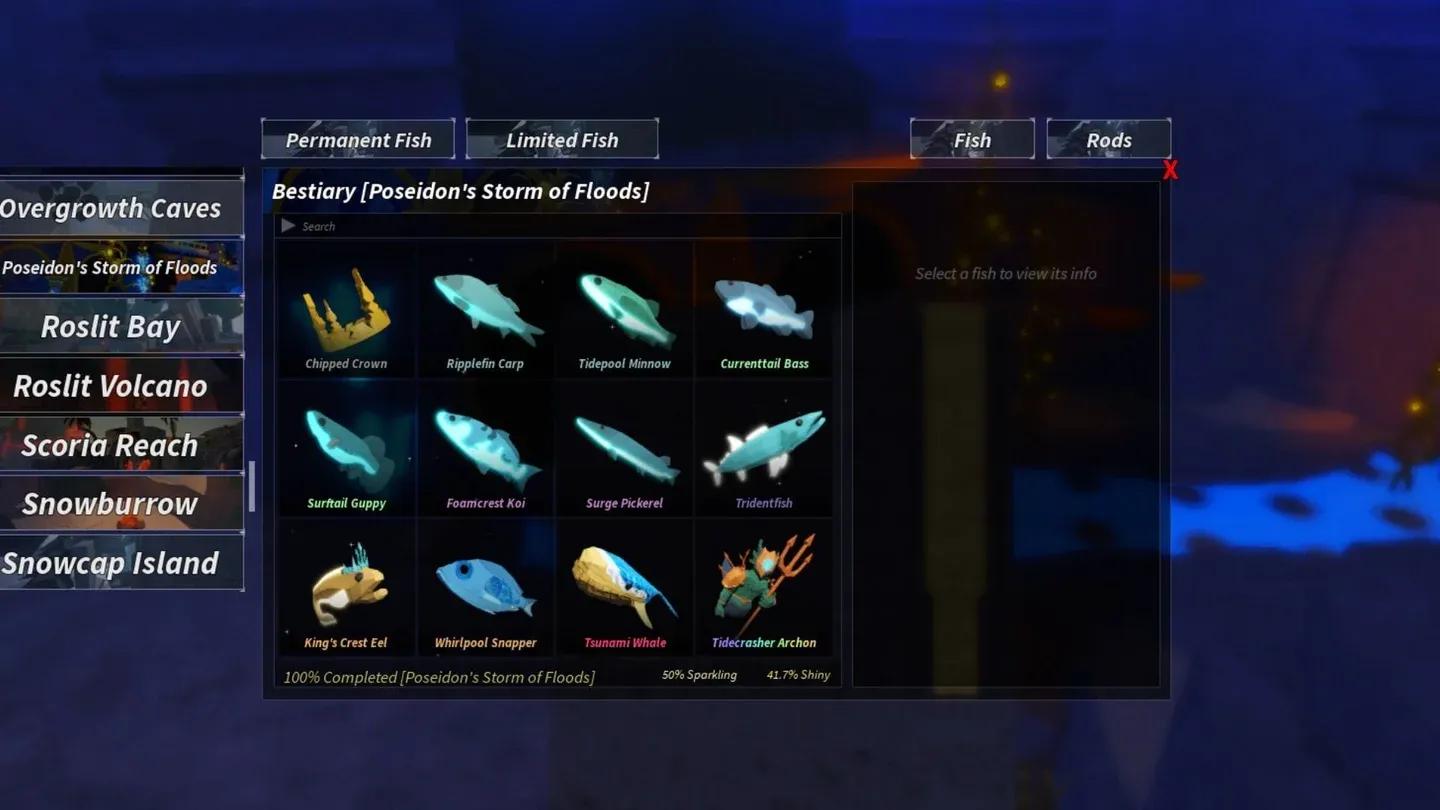View the Tidecrasher Archon entry

(764, 590)
